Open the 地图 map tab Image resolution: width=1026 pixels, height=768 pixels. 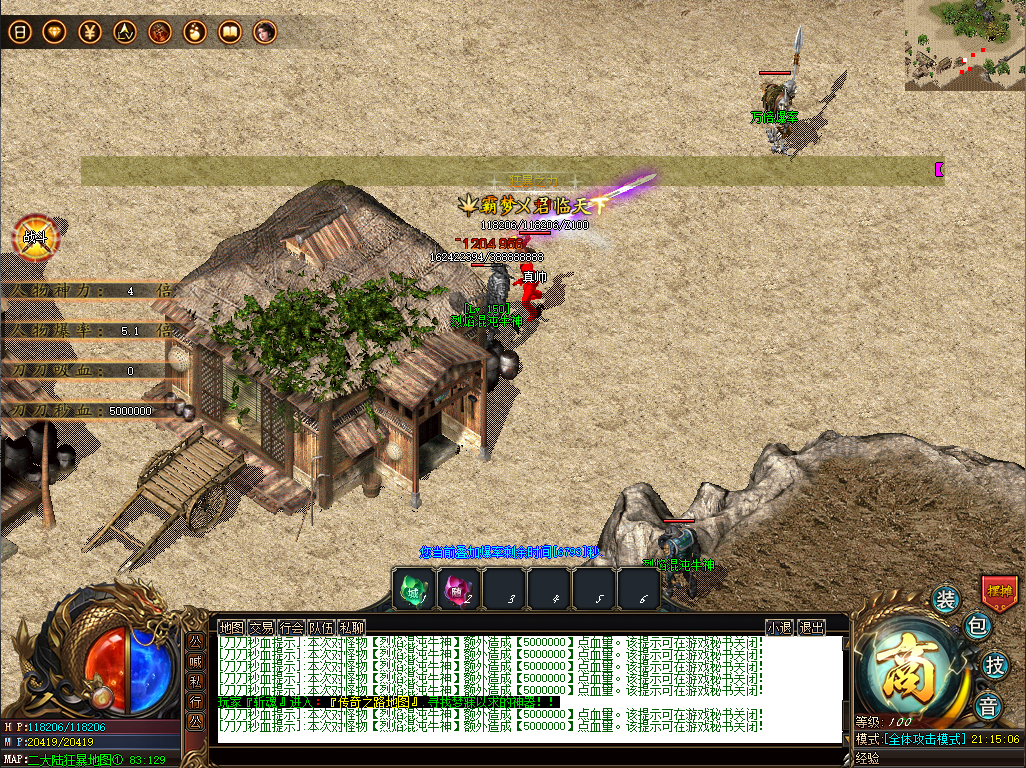tap(231, 627)
